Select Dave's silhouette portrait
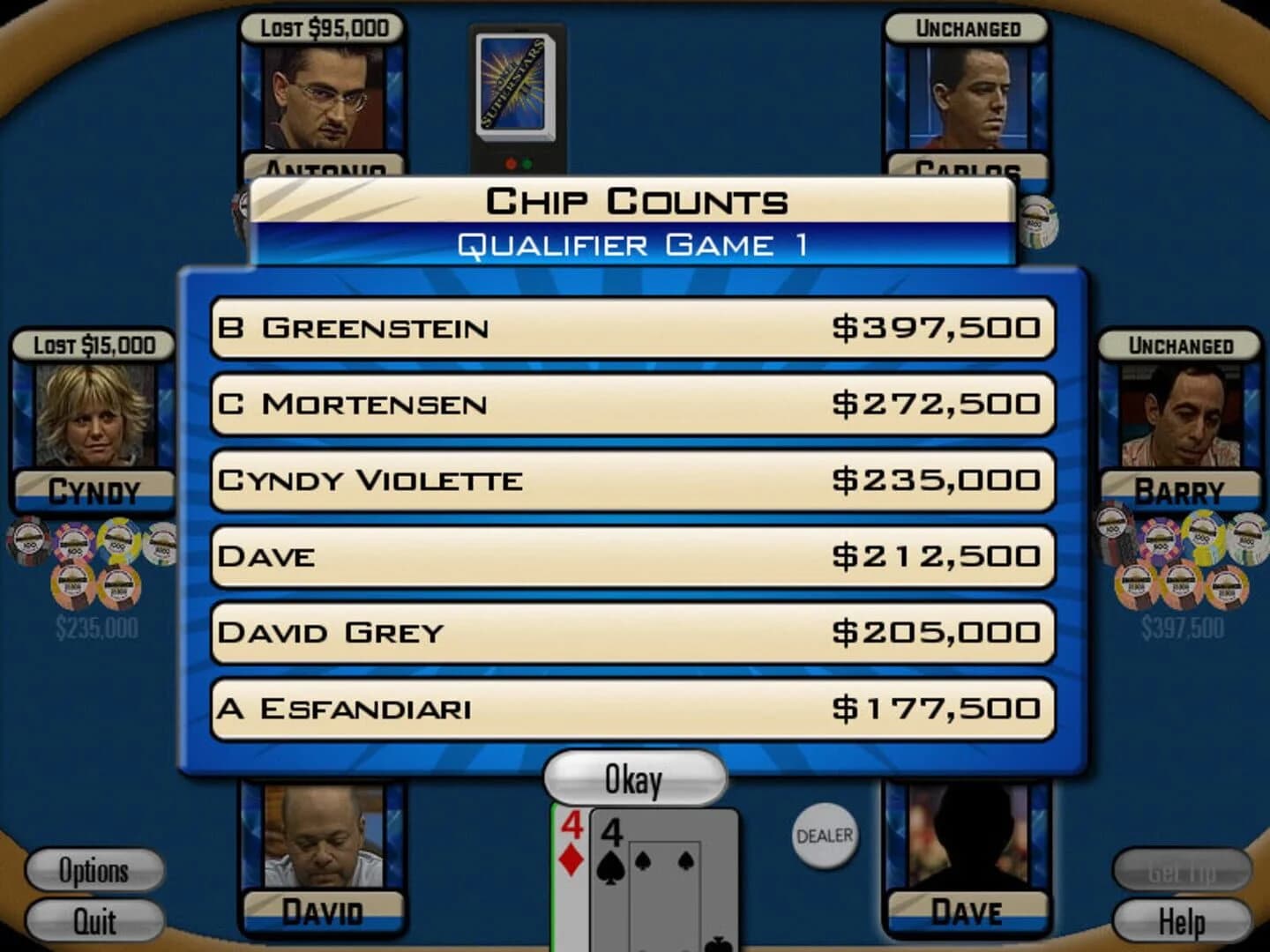Screen dimensions: 1270x952 (x=970, y=846)
